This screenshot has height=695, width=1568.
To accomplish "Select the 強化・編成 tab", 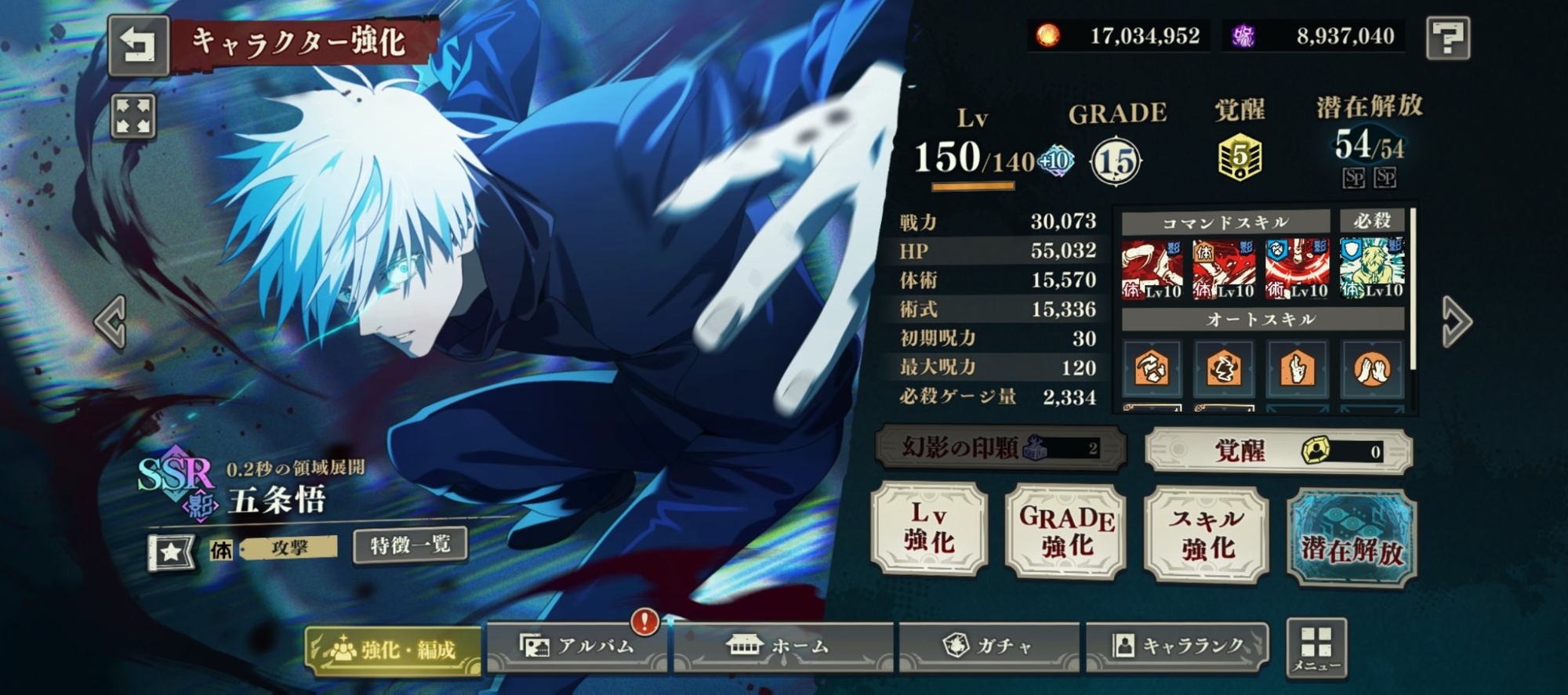I will (x=394, y=650).
